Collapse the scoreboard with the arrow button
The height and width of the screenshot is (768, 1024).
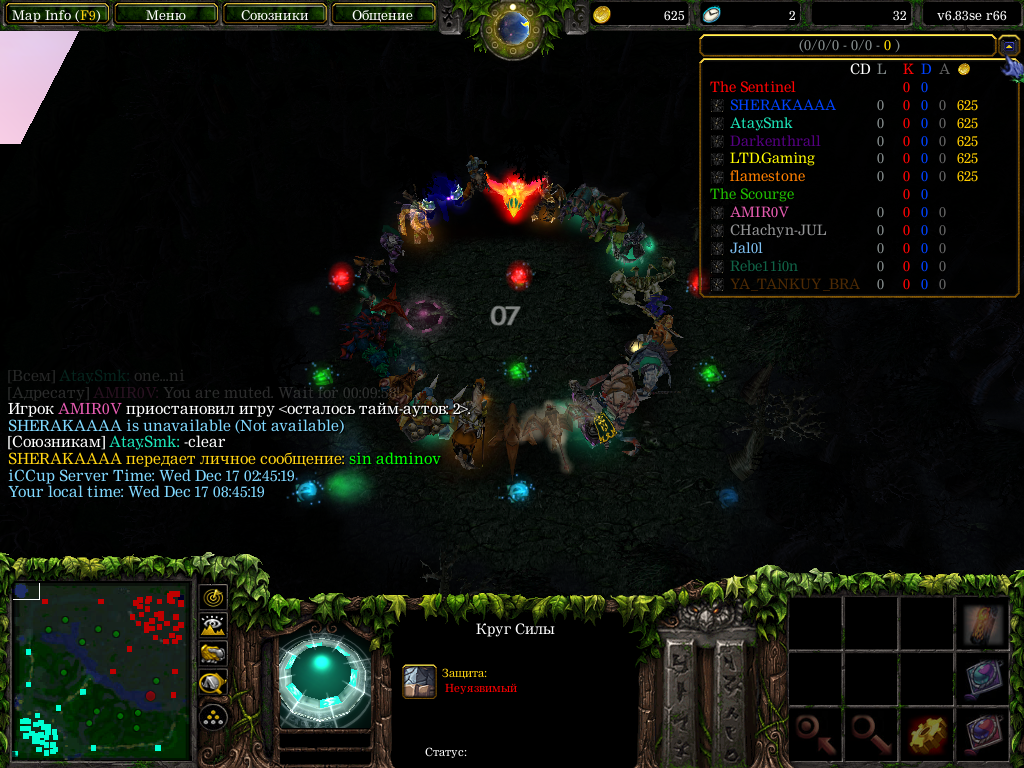tap(1009, 46)
